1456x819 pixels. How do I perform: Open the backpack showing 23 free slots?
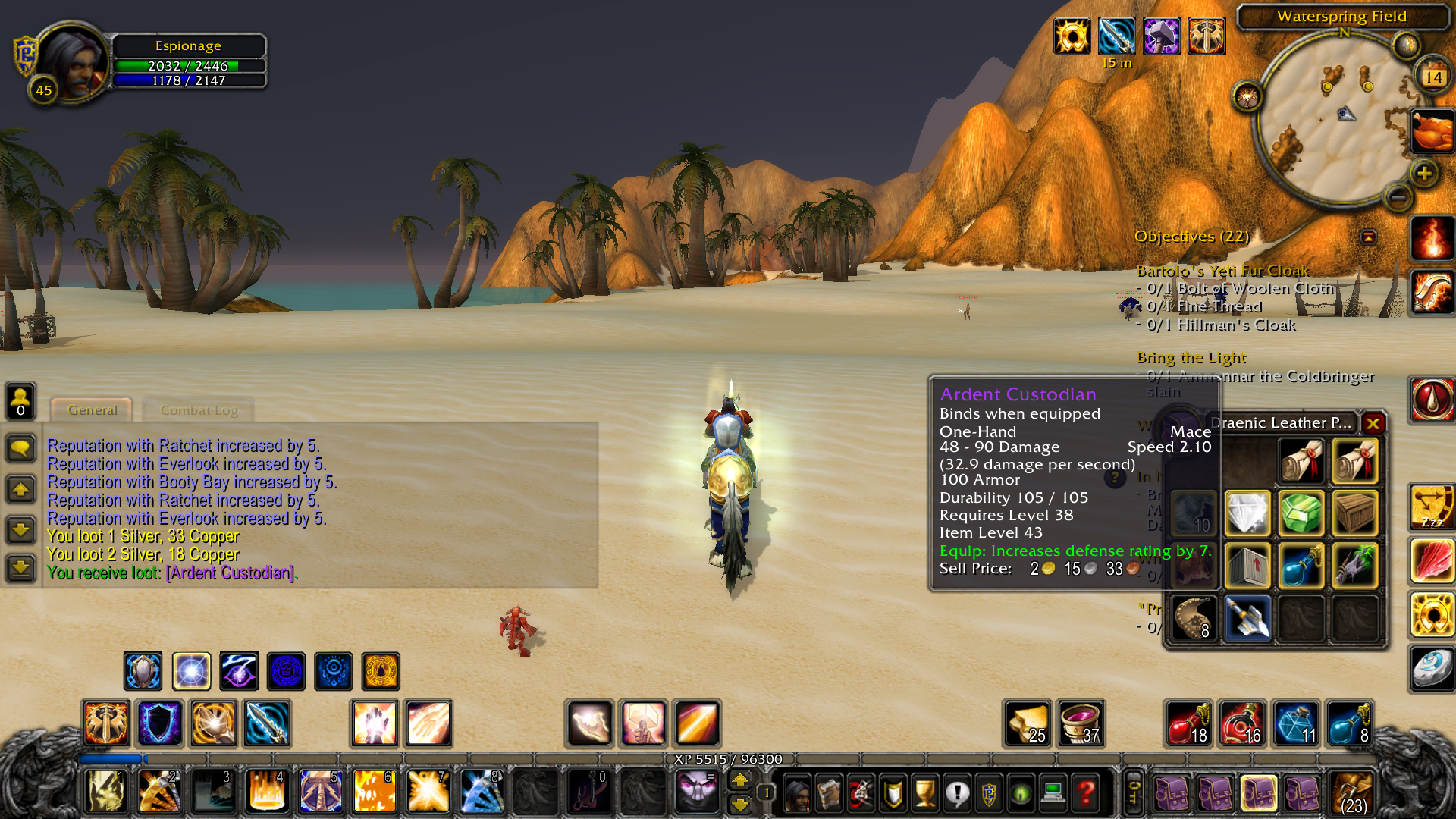[x=1352, y=793]
